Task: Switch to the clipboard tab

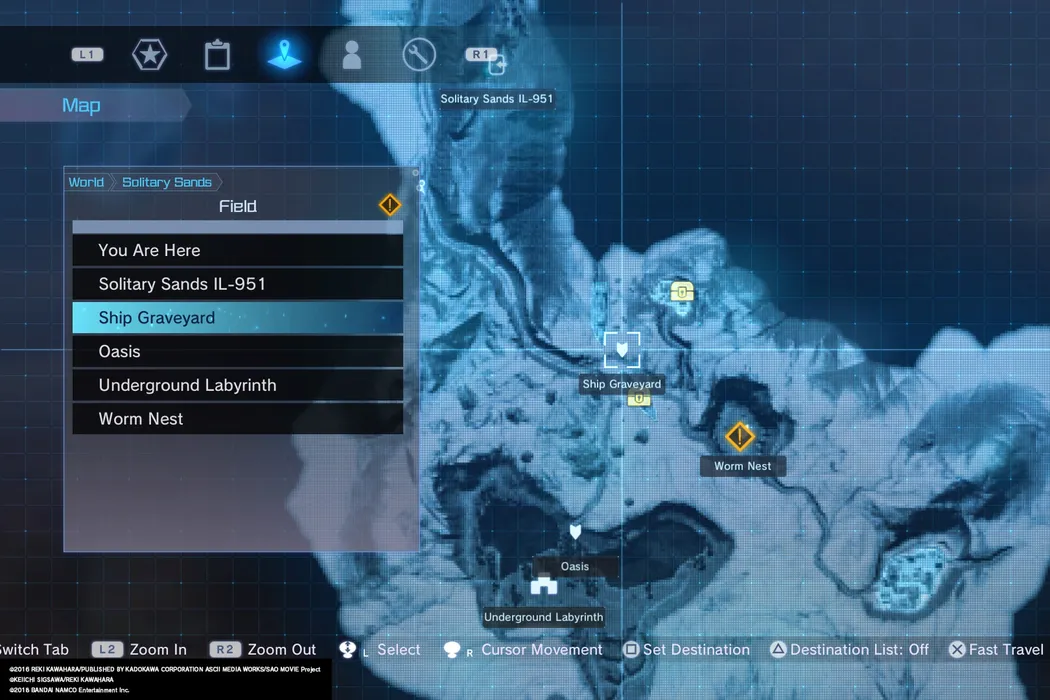Action: coord(217,55)
